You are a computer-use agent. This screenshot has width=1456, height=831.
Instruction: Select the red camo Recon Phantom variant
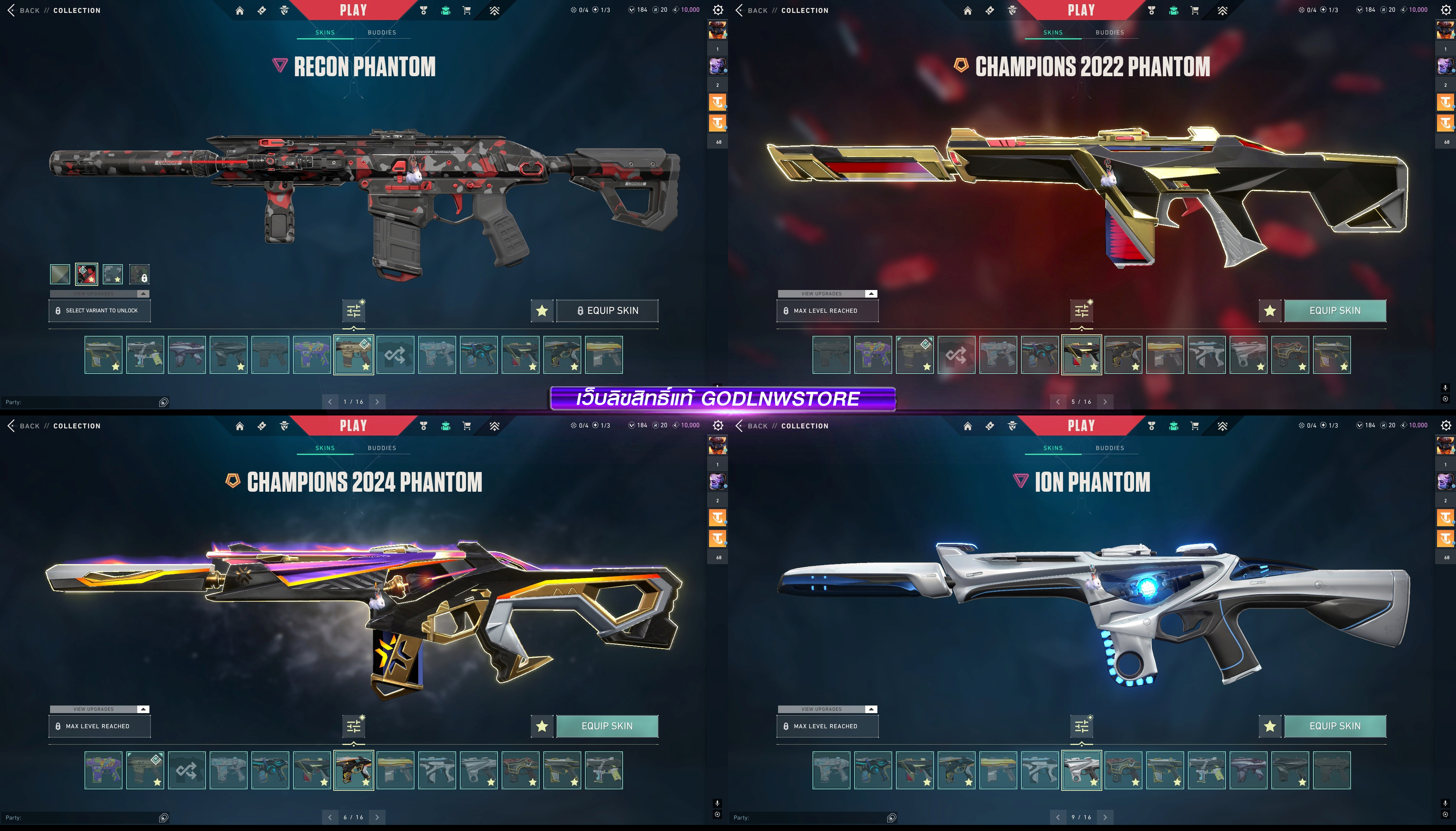click(x=87, y=274)
